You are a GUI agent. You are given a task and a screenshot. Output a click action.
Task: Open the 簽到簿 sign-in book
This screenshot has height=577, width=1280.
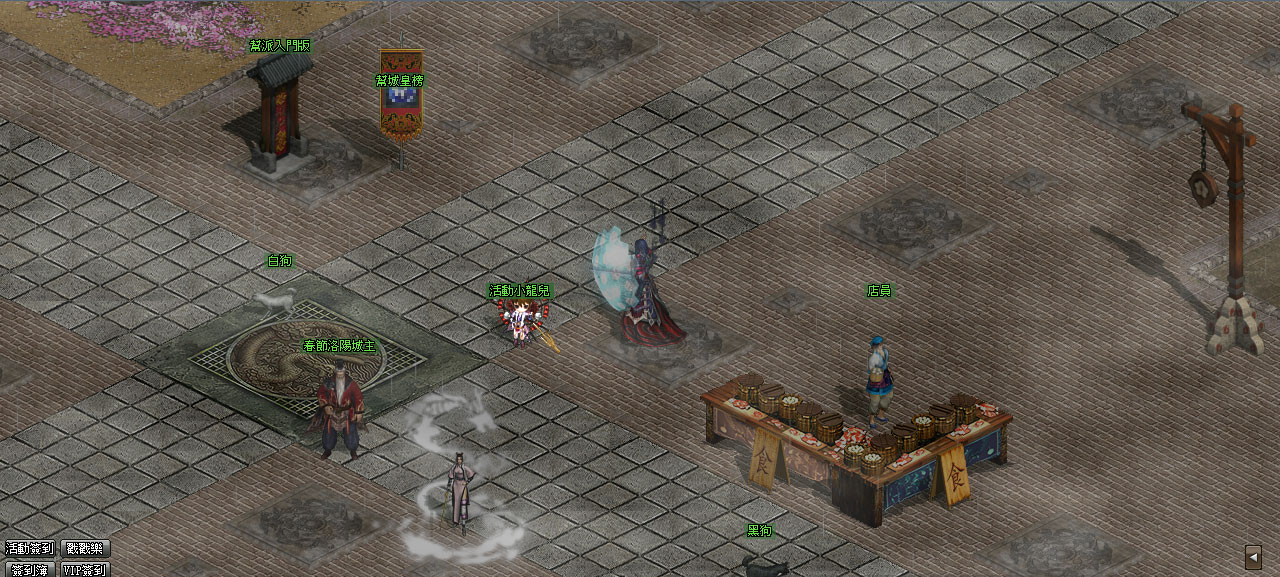click(x=29, y=570)
